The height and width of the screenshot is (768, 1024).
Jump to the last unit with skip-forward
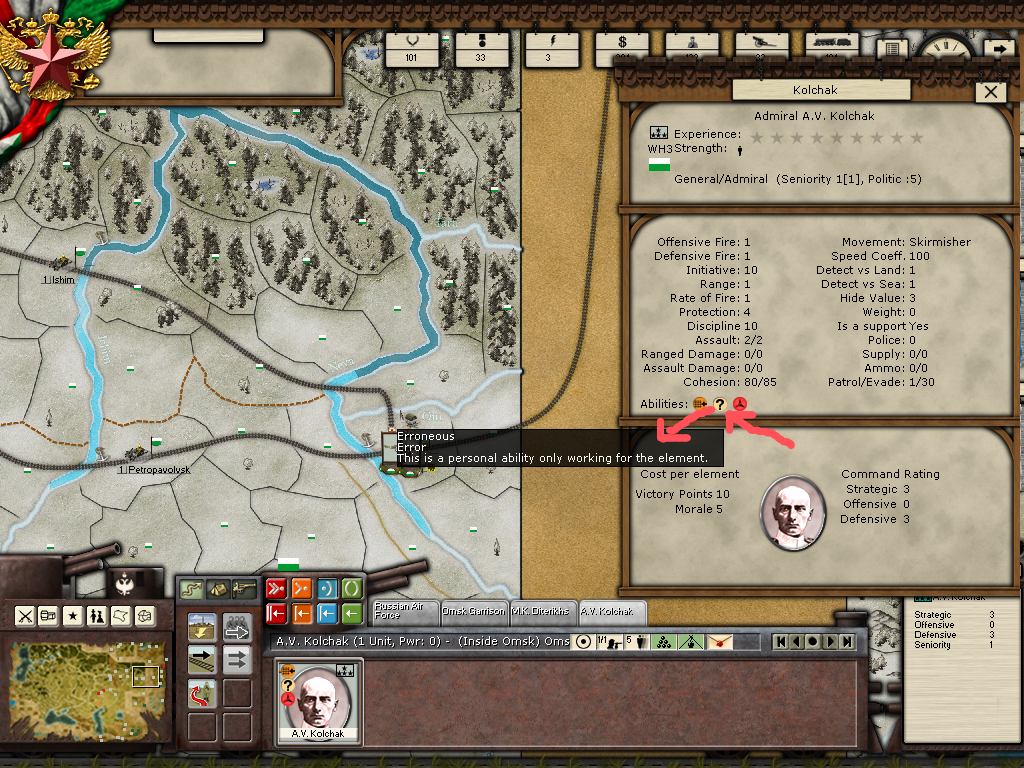tap(847, 641)
